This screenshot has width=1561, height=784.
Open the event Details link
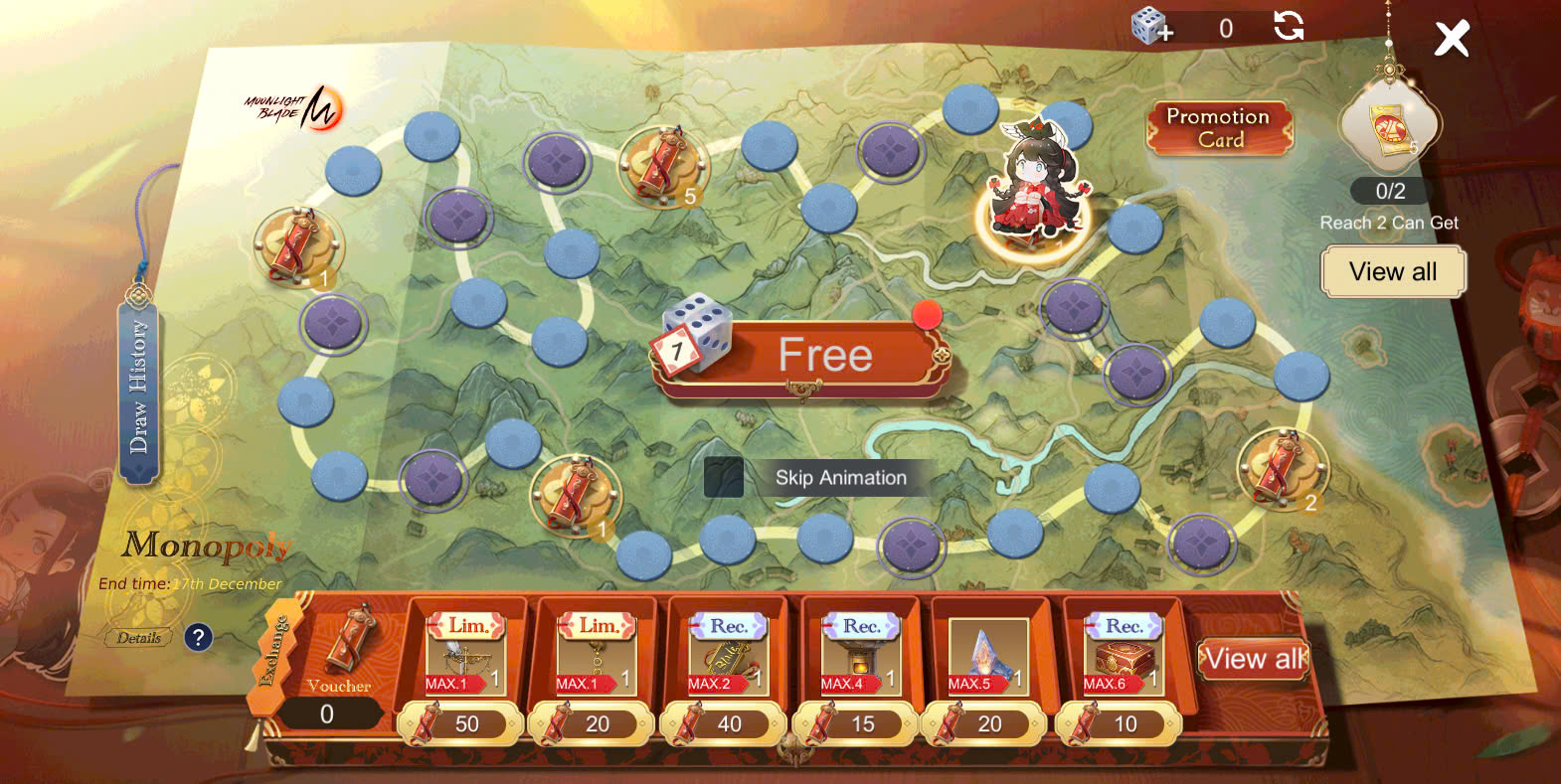[x=138, y=638]
